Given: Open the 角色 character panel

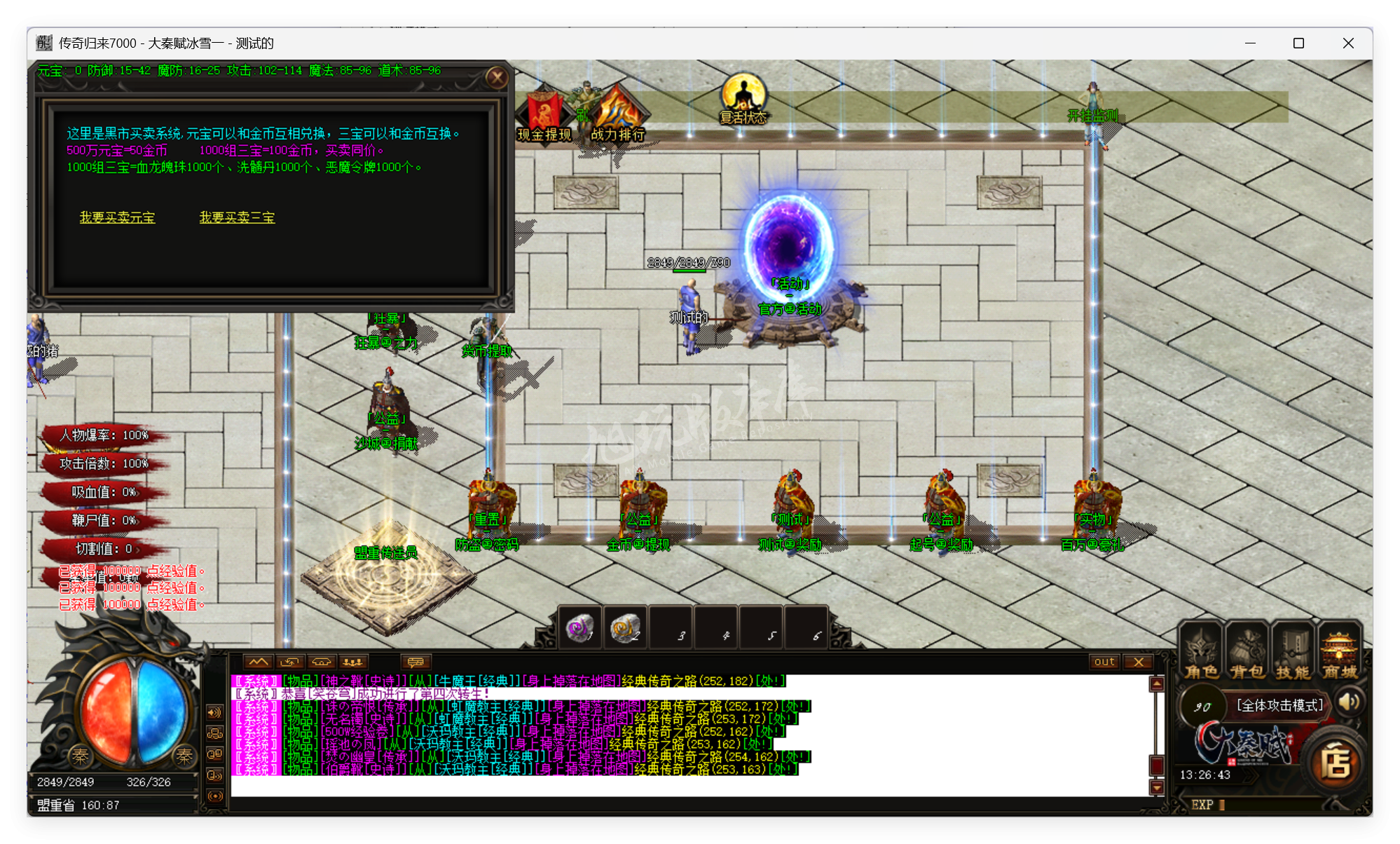Looking at the screenshot, I should point(1201,652).
